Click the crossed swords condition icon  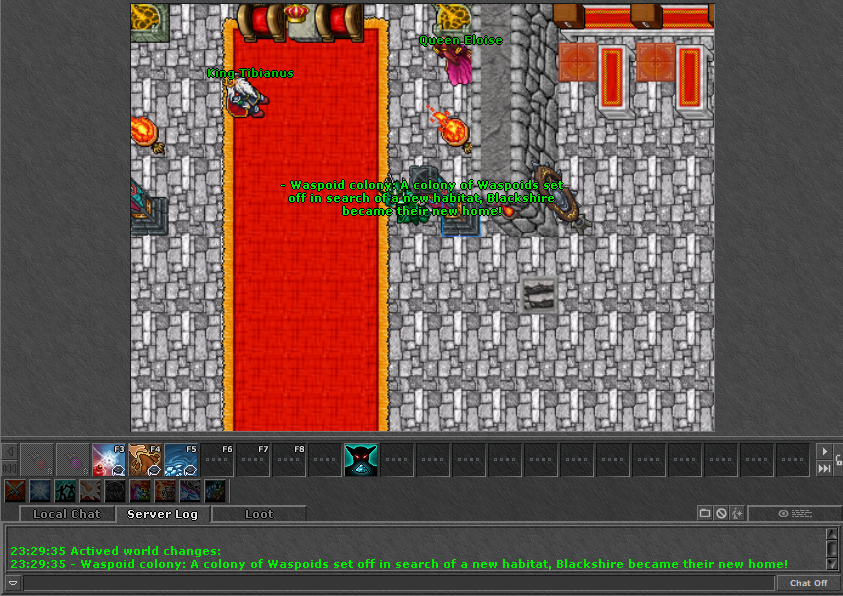tap(15, 491)
